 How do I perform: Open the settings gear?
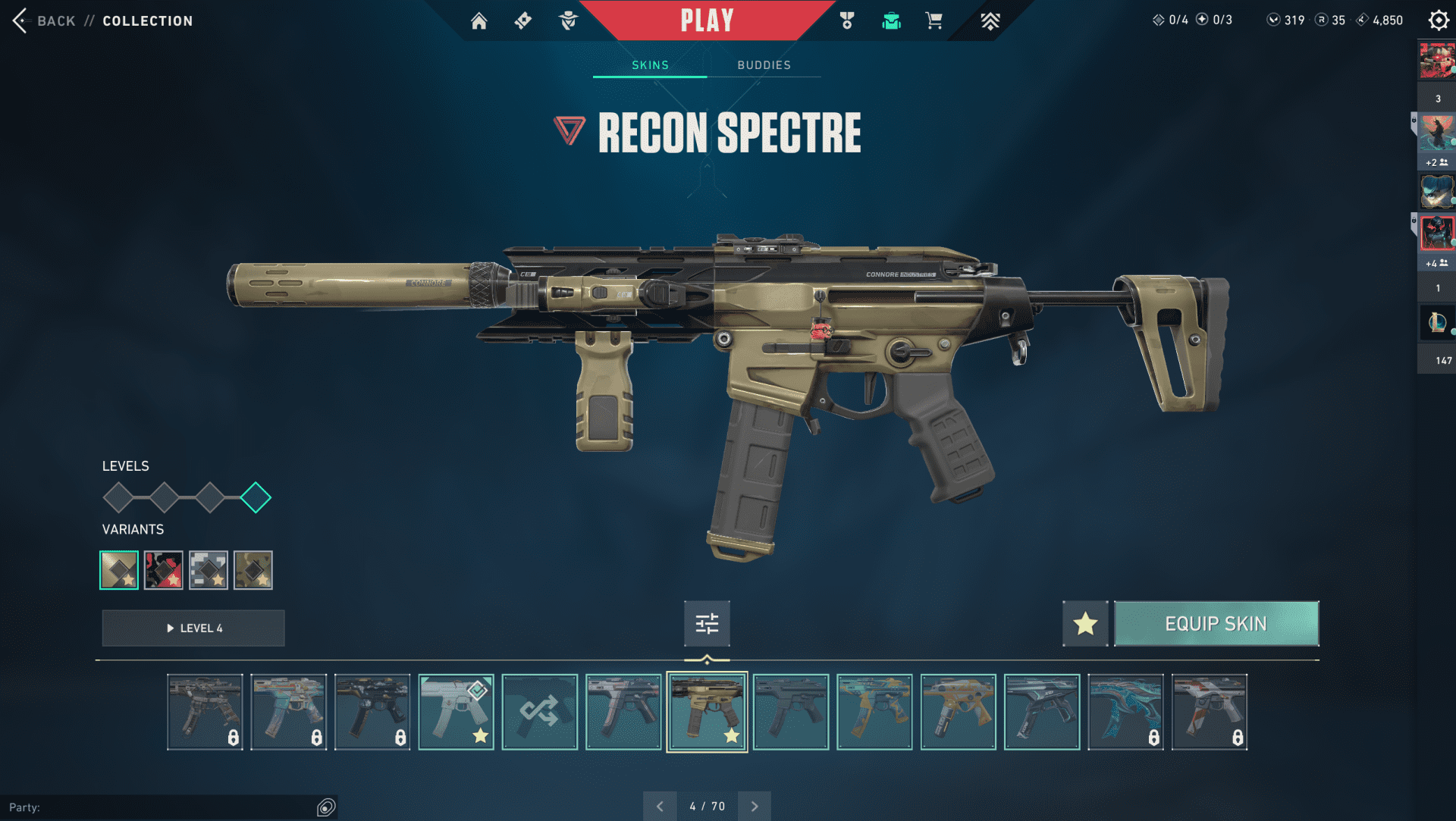1438,20
